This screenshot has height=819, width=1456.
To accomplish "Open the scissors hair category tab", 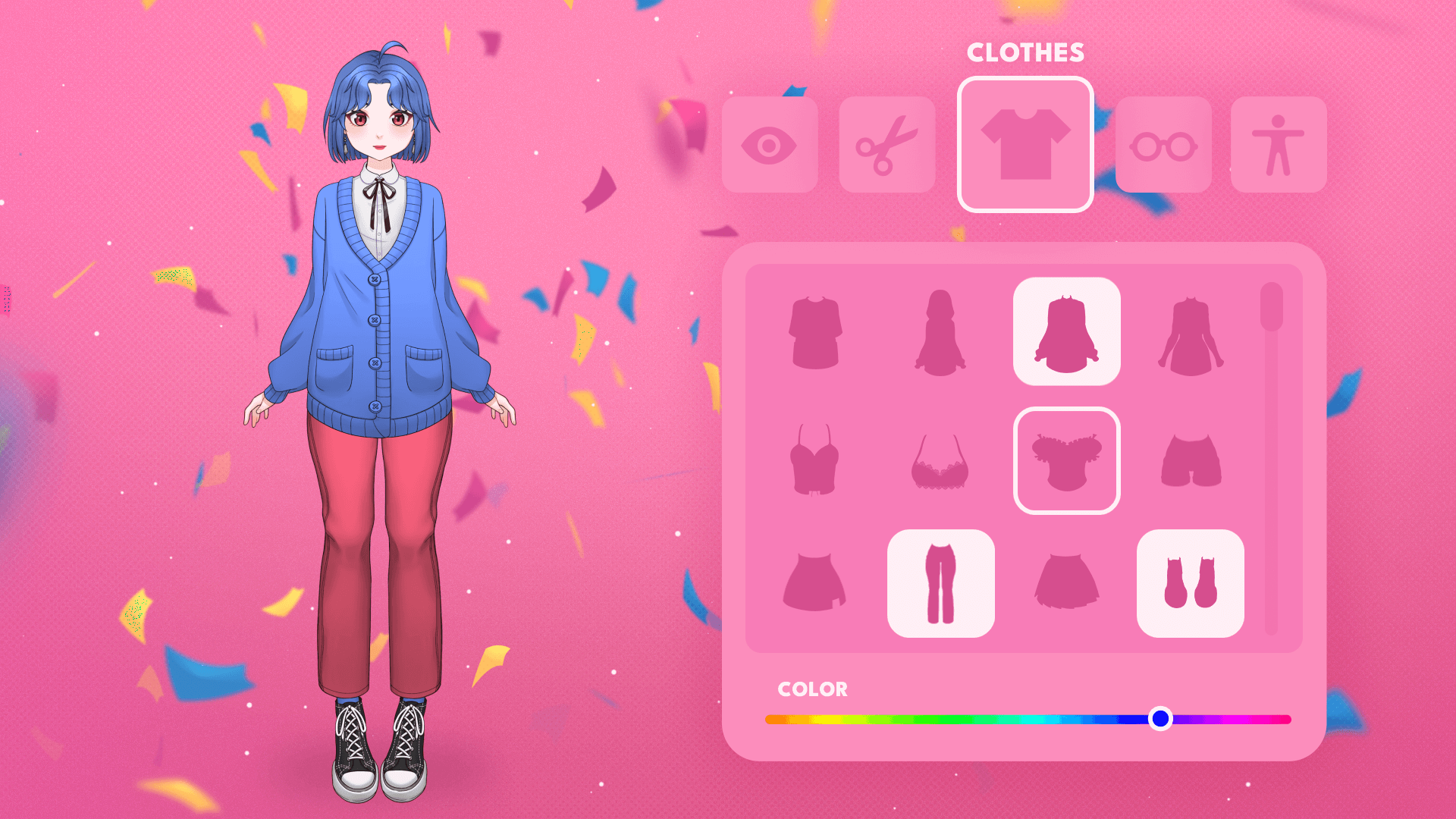I will tap(886, 145).
